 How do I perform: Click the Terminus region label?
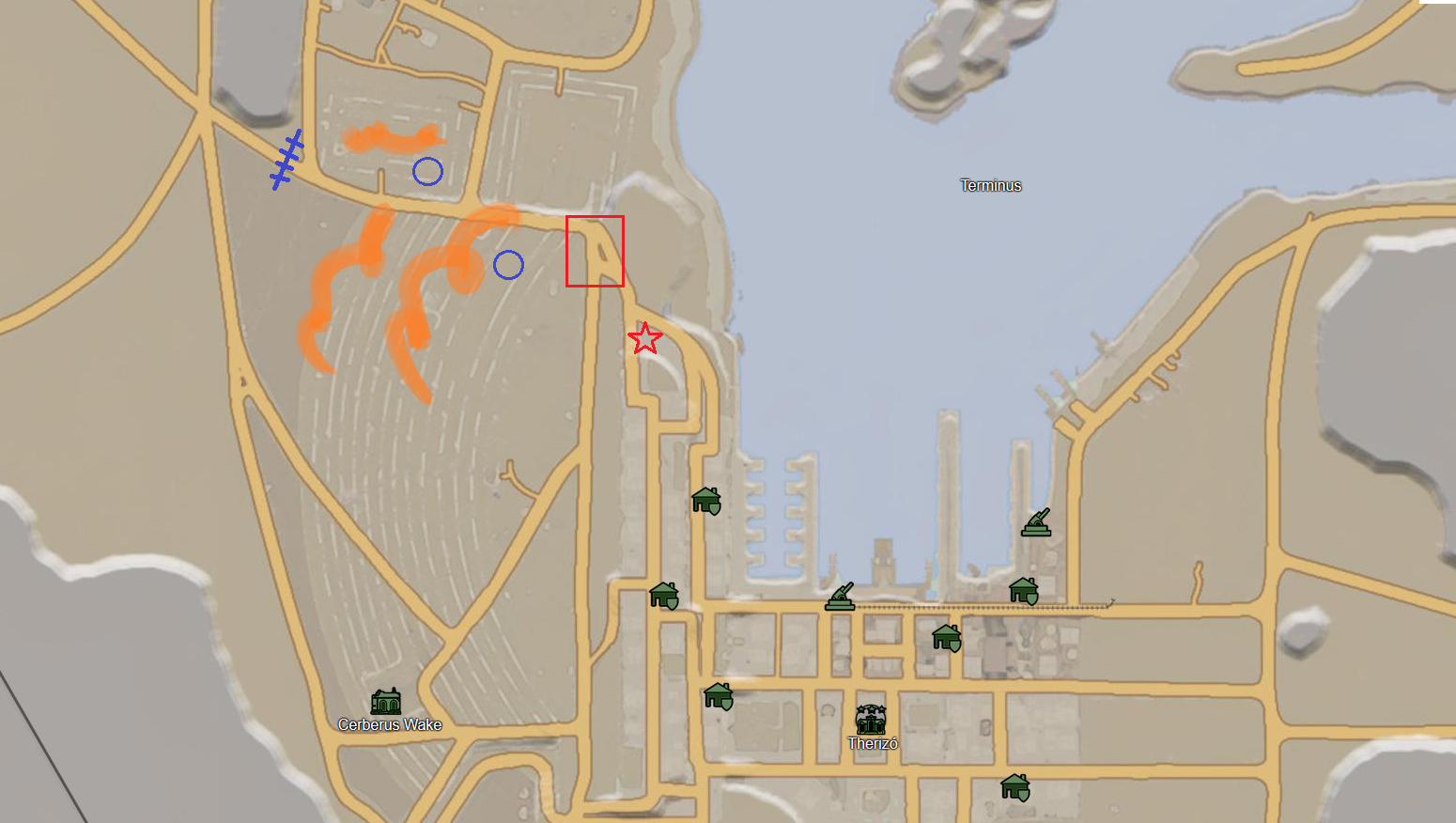coord(990,185)
